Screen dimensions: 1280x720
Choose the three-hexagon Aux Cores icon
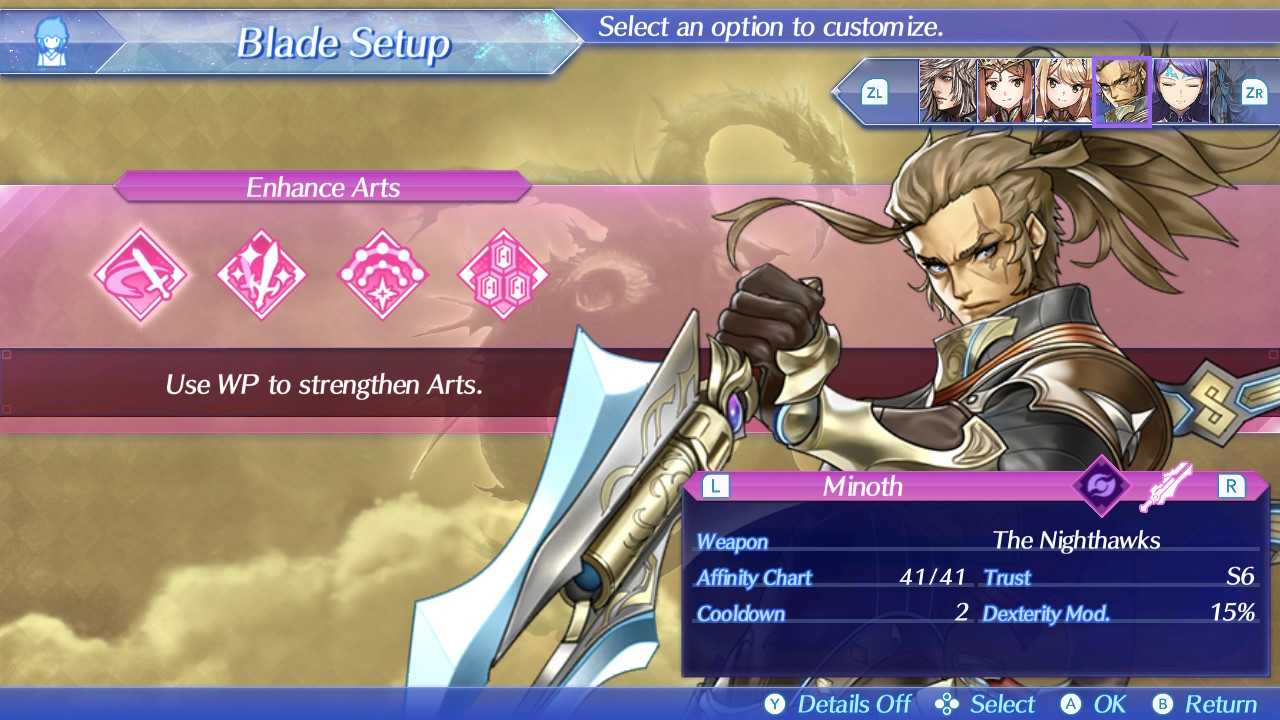[503, 274]
